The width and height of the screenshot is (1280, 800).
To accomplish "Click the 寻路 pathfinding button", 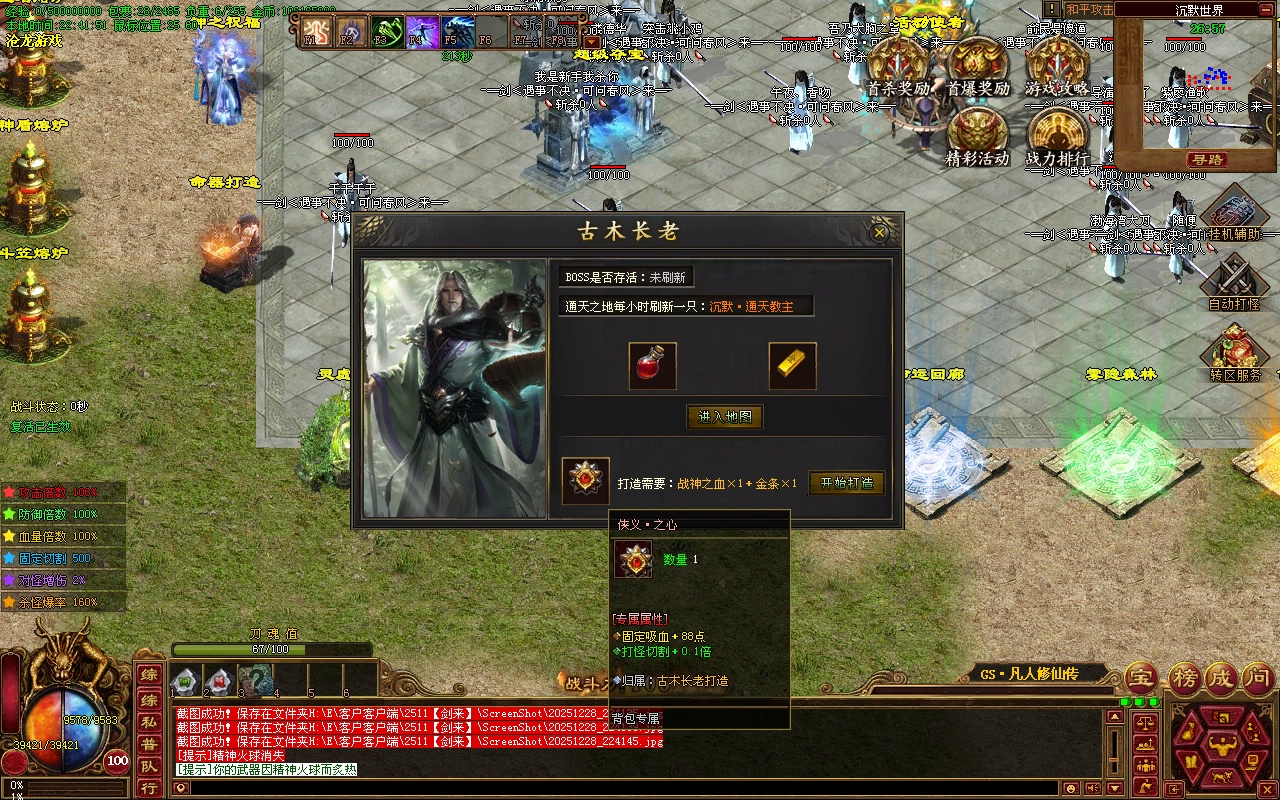I will [x=1207, y=160].
